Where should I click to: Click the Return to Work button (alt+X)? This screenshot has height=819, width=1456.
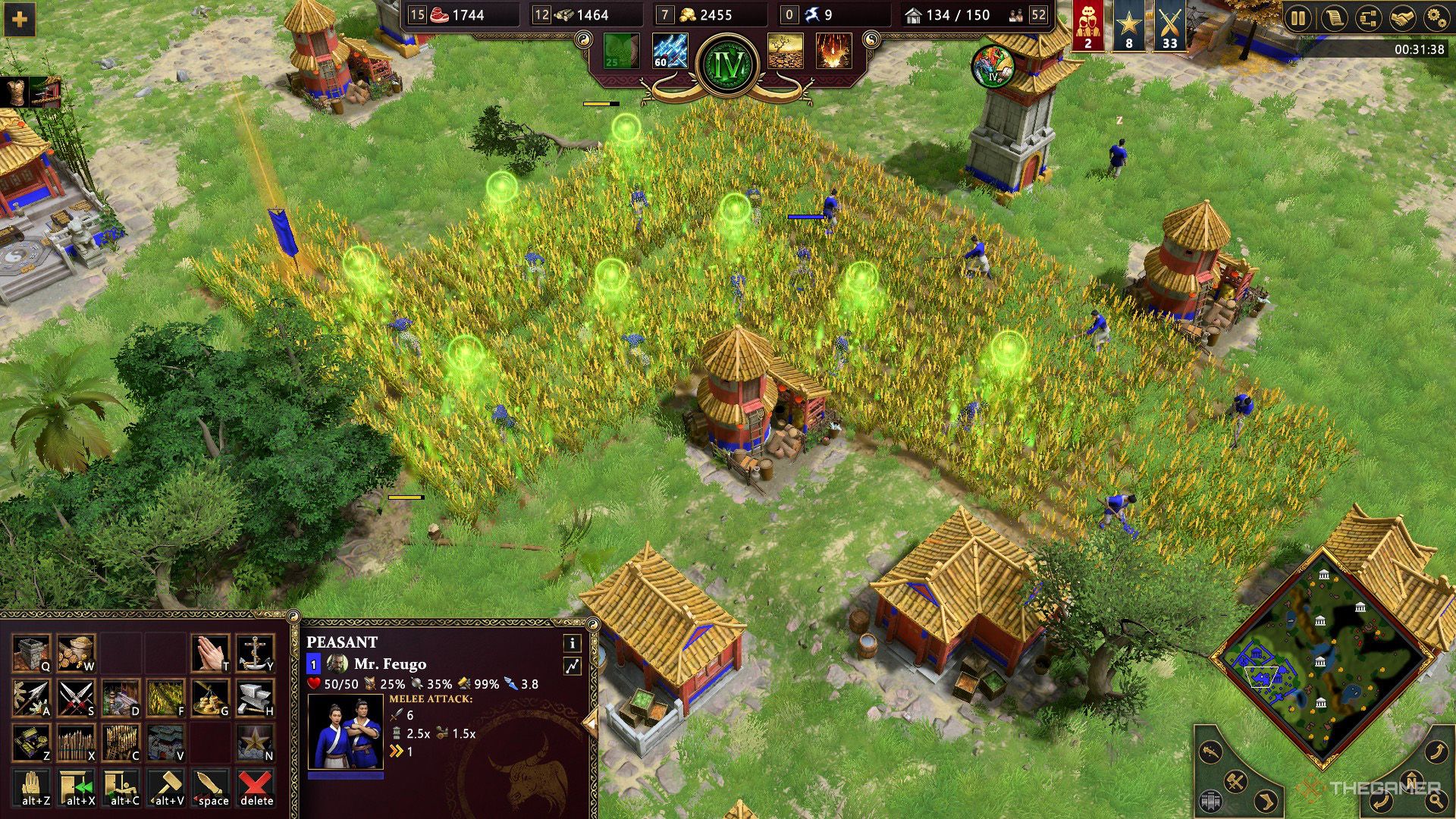(77, 787)
